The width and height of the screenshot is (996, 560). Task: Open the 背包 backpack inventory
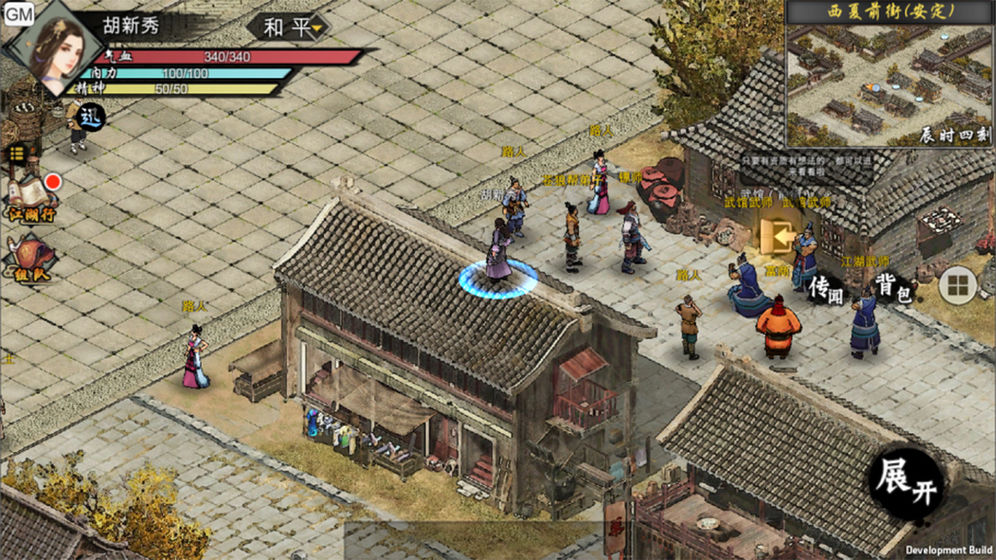click(x=892, y=287)
